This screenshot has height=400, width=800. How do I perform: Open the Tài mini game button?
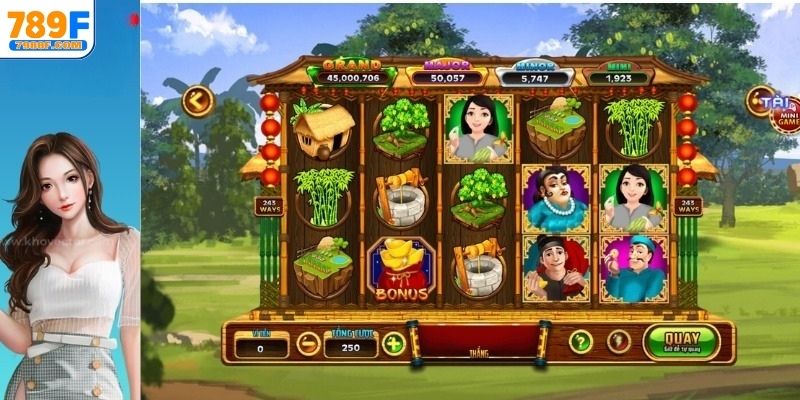[x=773, y=107]
